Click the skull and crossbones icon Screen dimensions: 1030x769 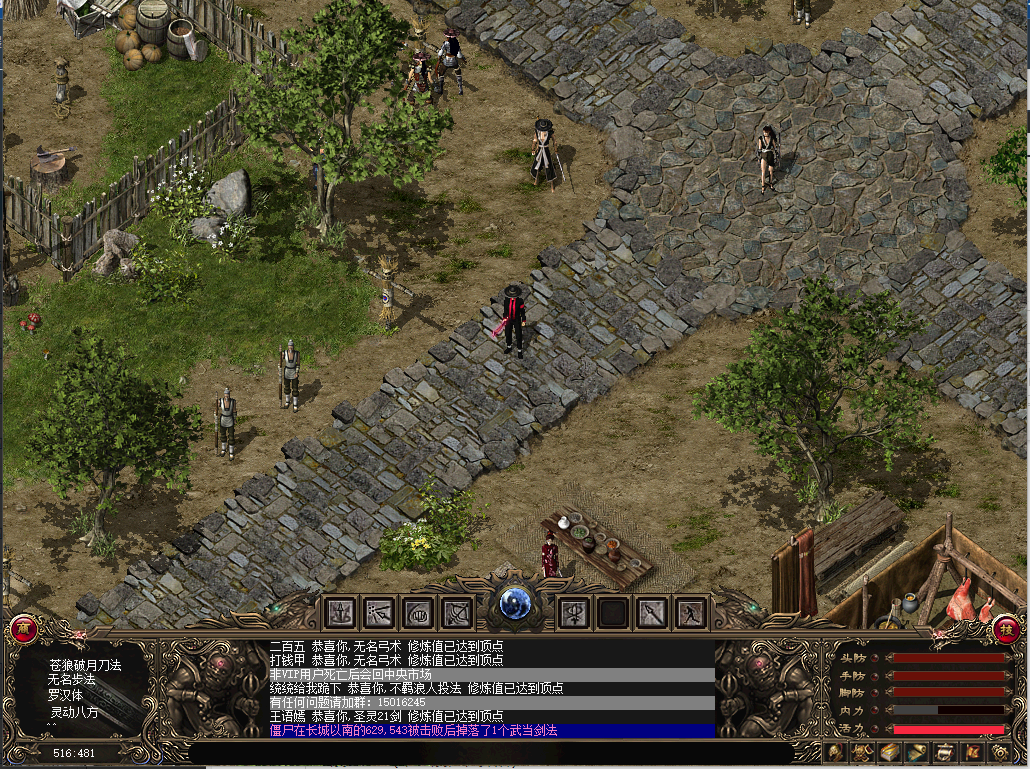coord(862,752)
